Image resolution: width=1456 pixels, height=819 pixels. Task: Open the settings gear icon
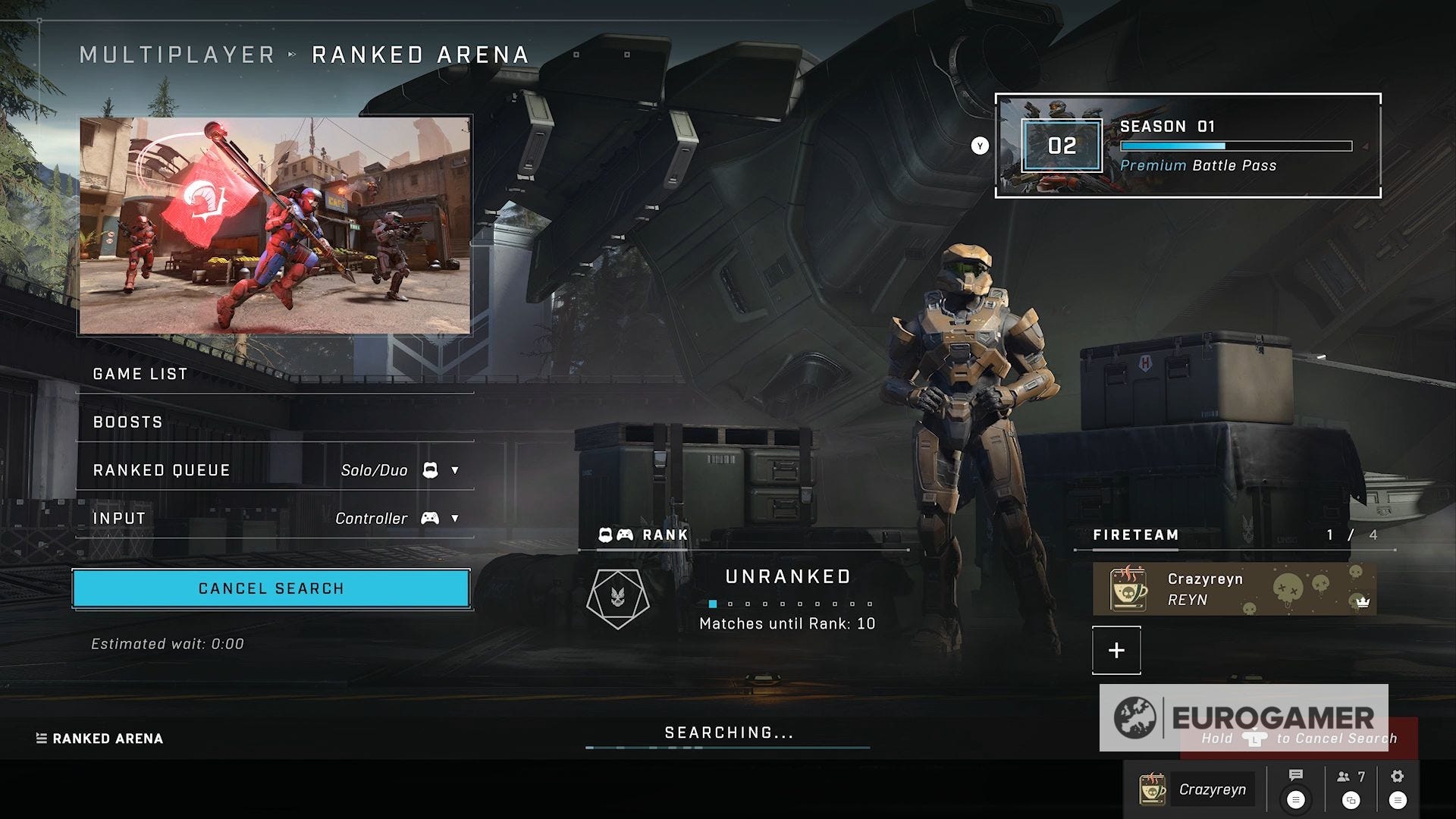click(x=1397, y=776)
